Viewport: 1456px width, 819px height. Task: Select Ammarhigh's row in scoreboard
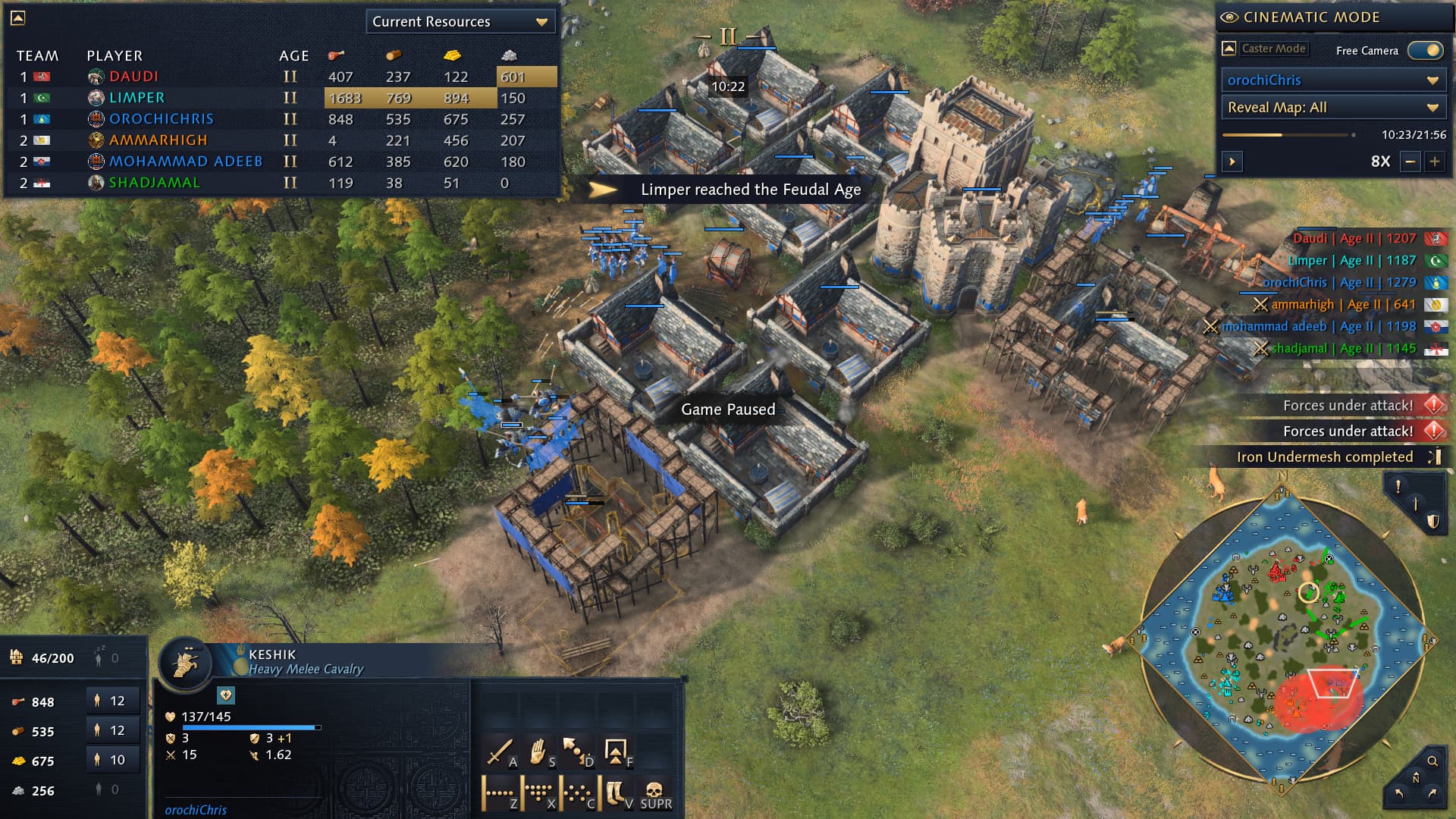click(158, 140)
